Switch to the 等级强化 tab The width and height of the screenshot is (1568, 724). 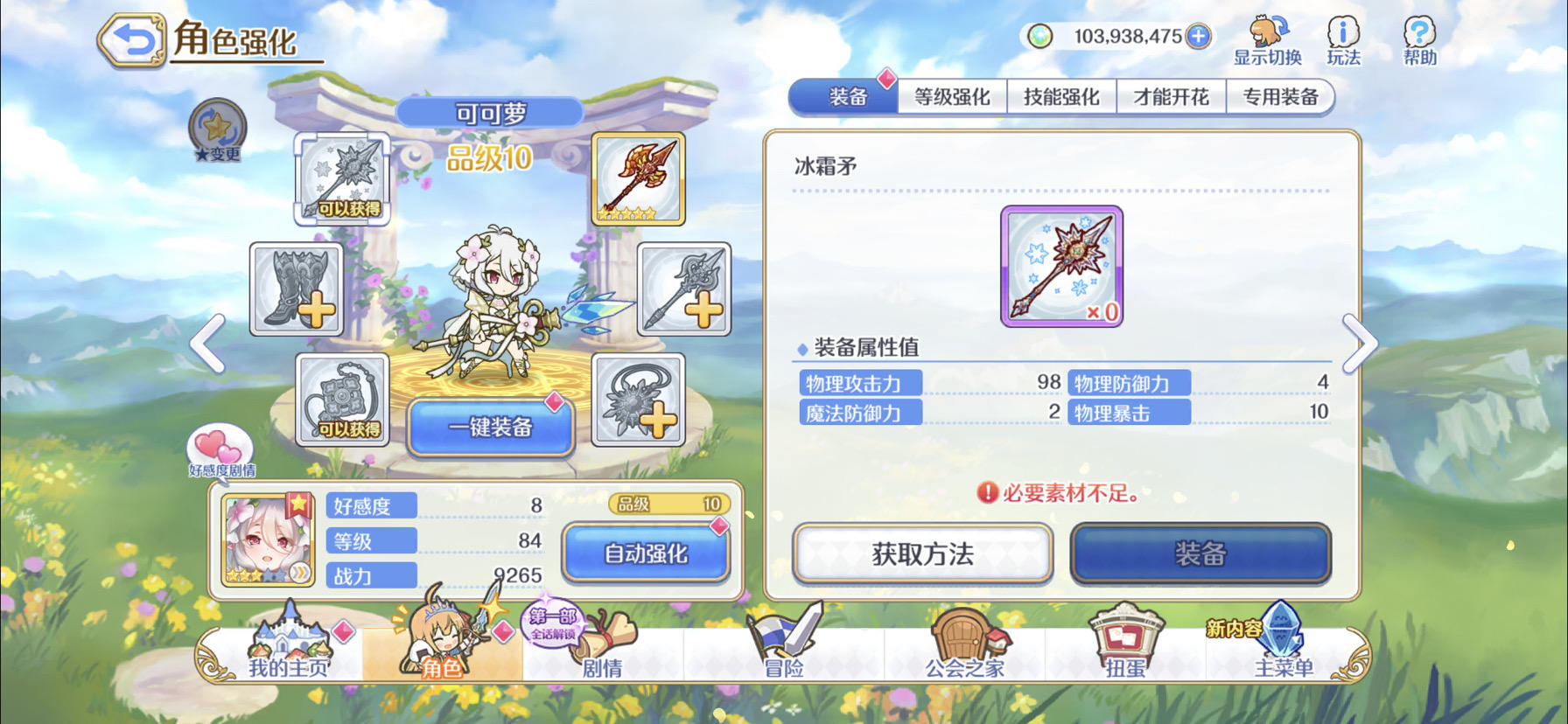point(953,96)
